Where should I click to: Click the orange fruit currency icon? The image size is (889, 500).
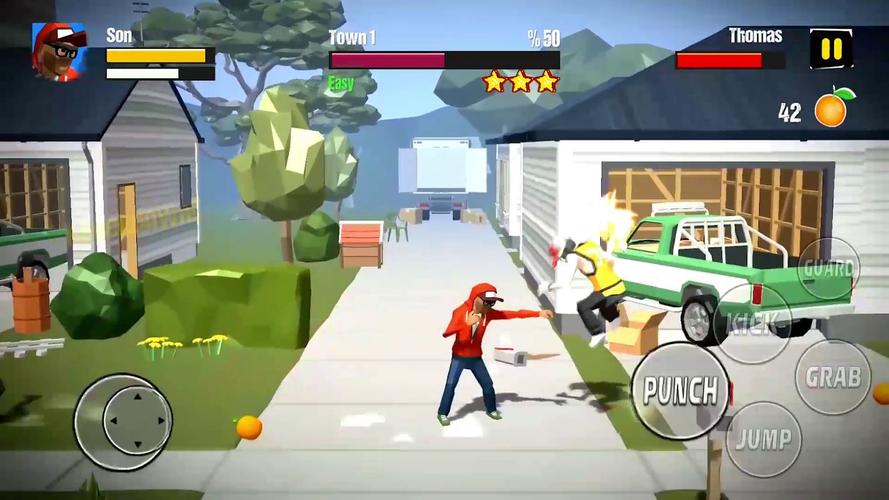832,108
